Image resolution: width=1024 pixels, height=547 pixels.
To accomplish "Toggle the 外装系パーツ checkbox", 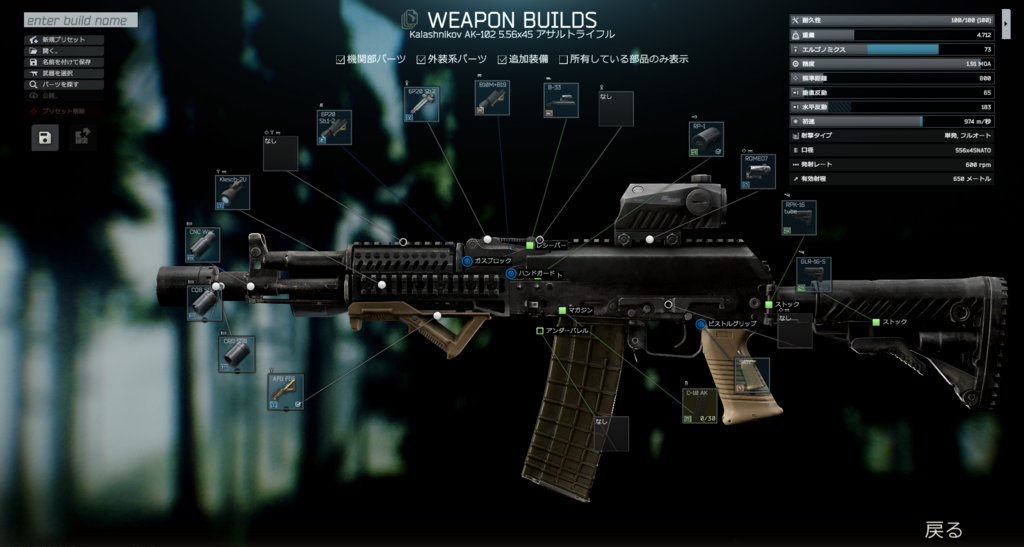I will click(422, 60).
